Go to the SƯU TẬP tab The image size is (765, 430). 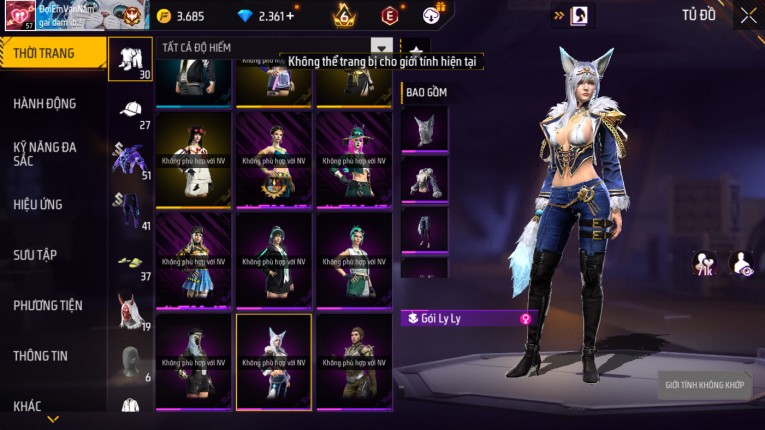35,255
